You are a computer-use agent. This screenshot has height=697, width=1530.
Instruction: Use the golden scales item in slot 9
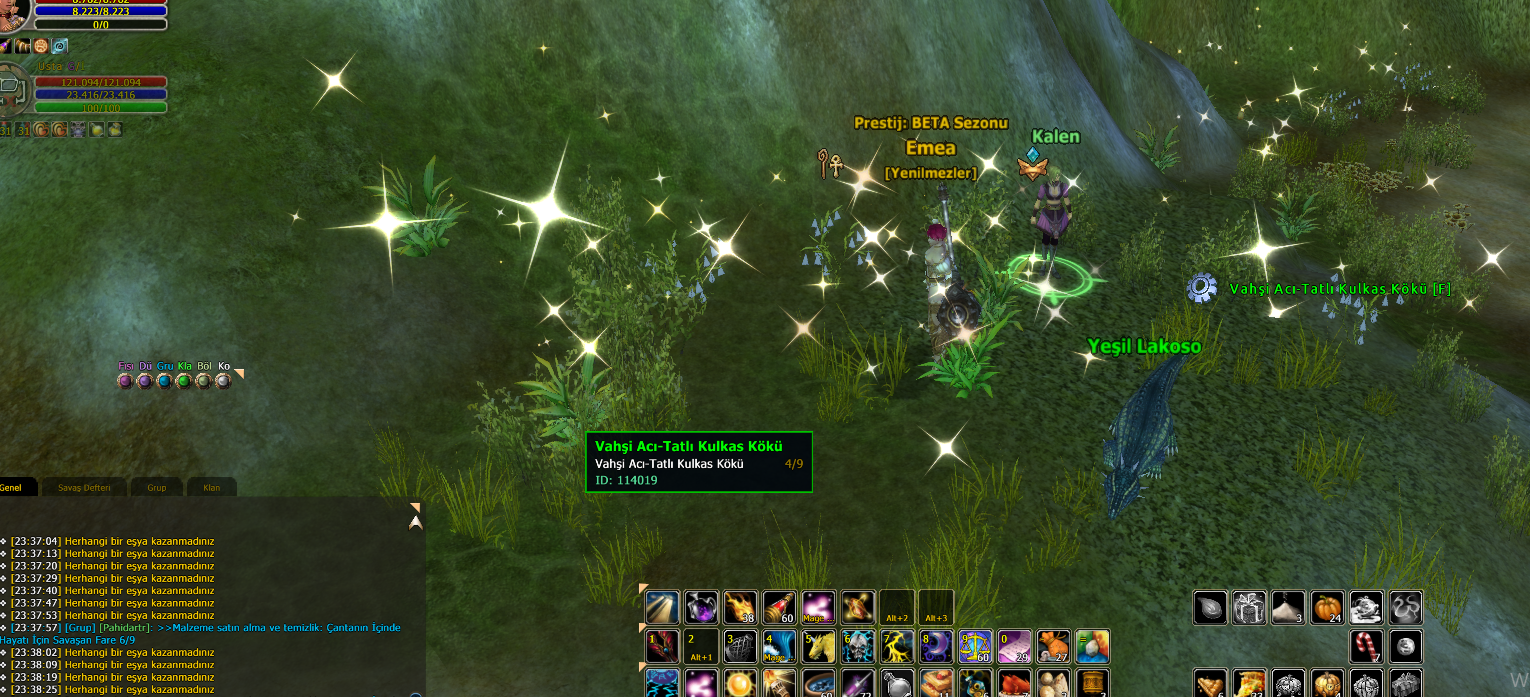click(x=975, y=646)
